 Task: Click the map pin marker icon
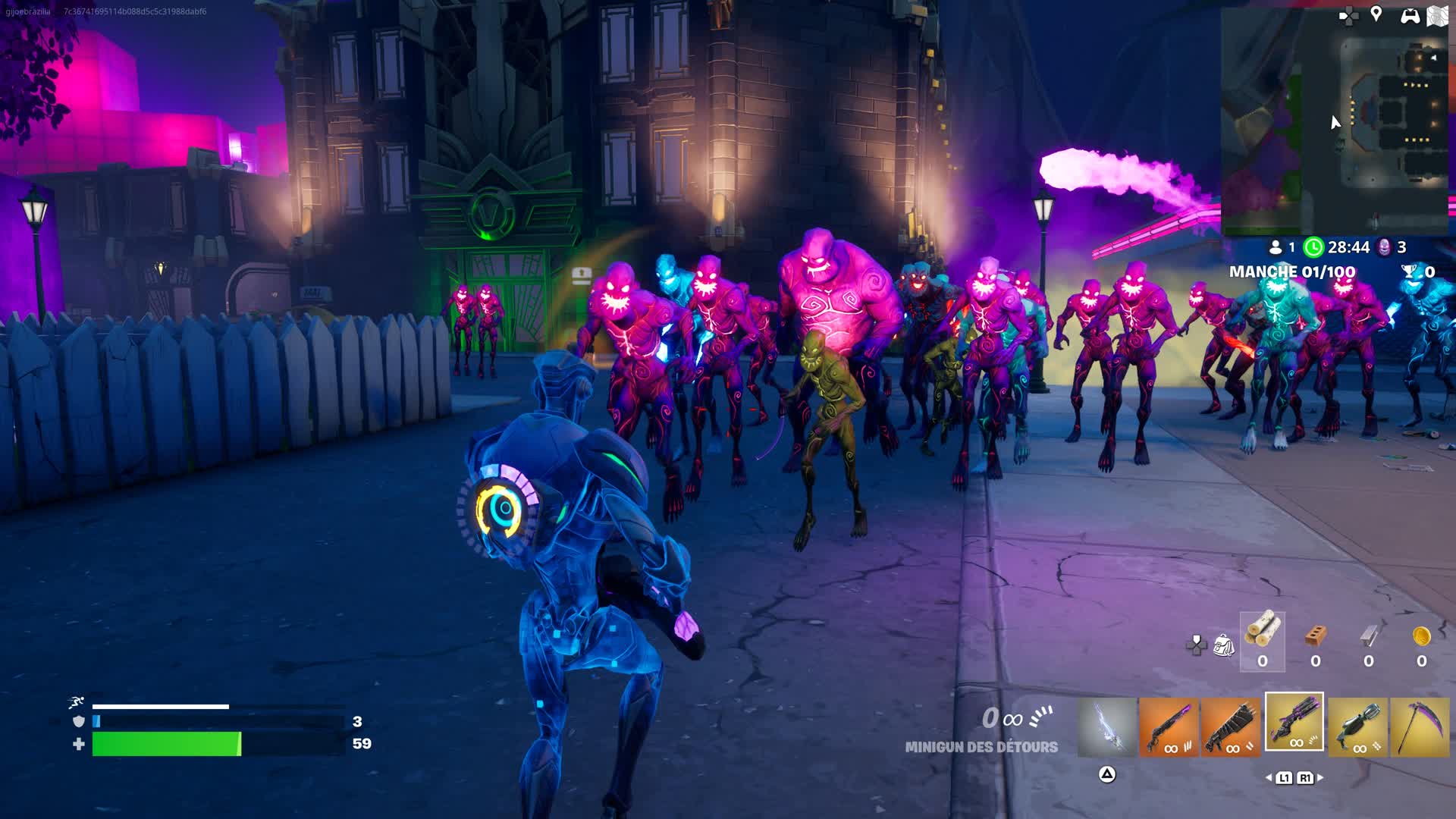(1376, 14)
